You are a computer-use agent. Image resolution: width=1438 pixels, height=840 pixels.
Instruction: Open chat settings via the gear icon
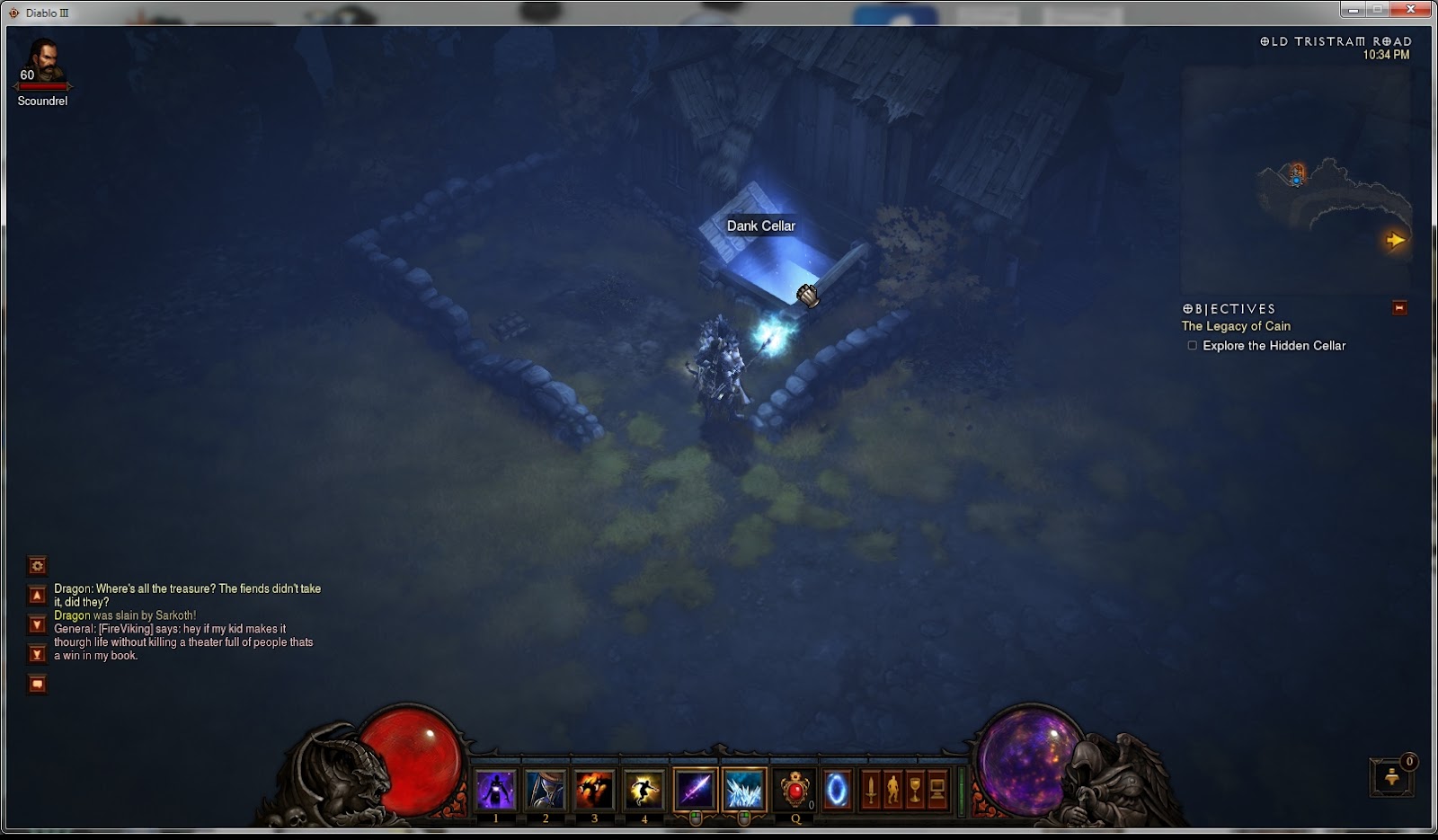[x=37, y=566]
